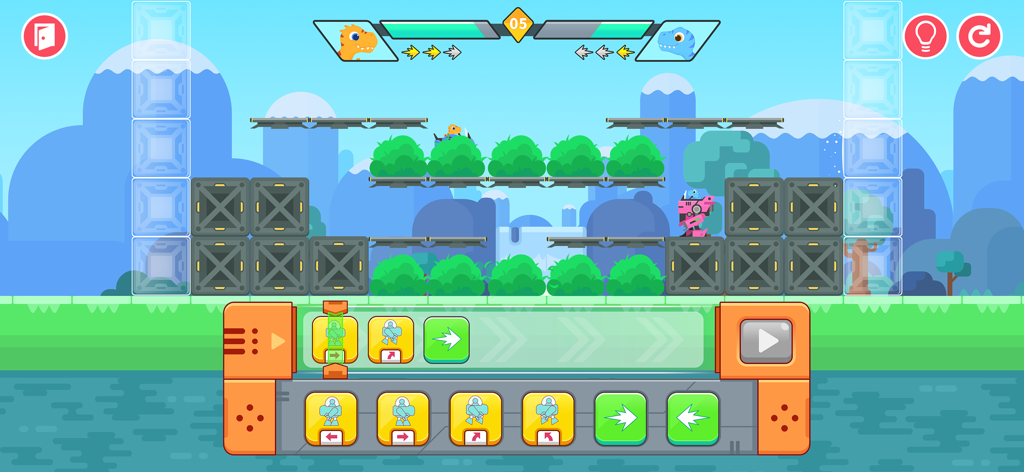Pick the move-left robot command from palette

331,418
